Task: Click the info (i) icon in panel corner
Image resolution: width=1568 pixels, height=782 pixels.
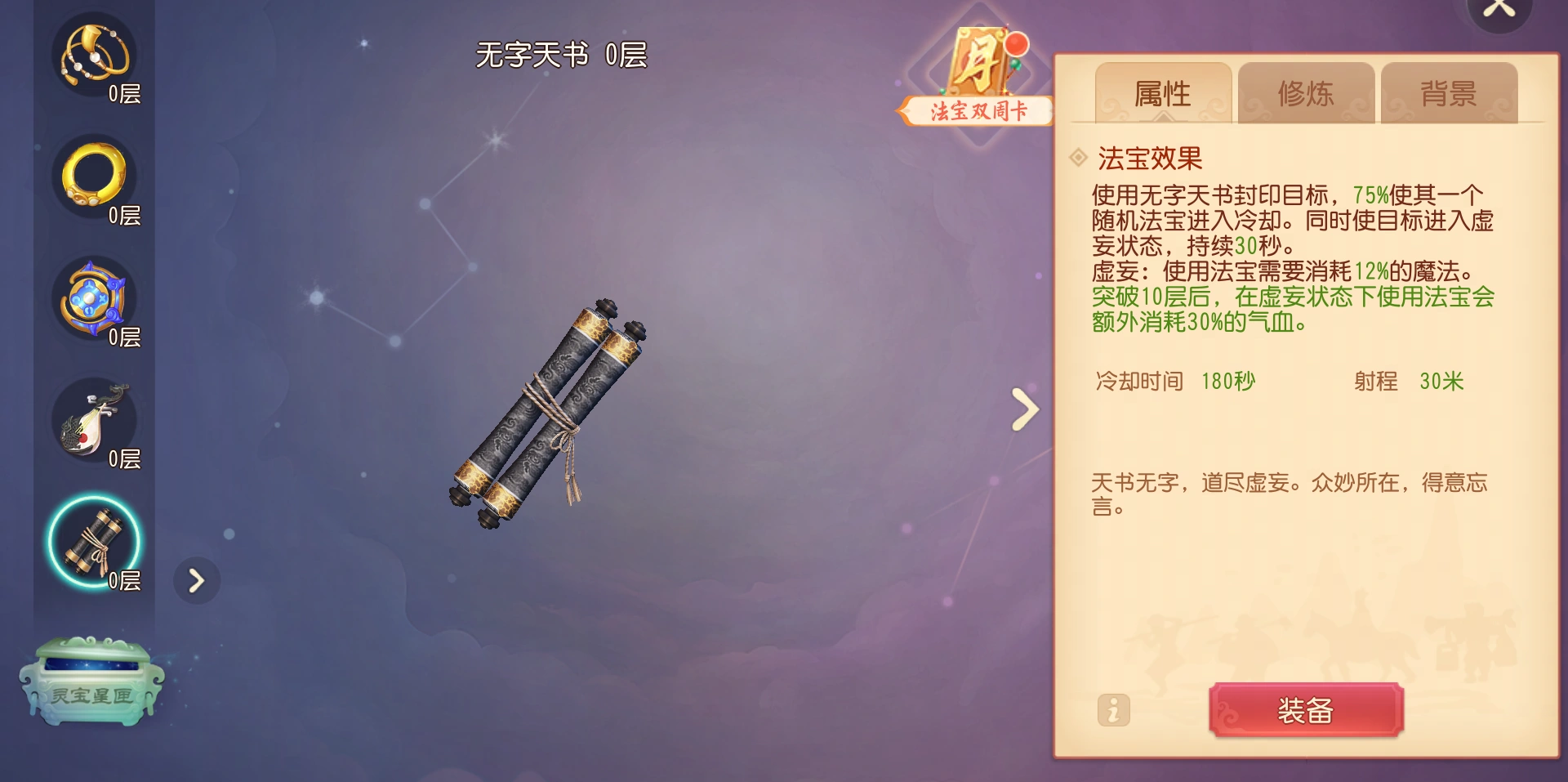Action: pos(1113,711)
